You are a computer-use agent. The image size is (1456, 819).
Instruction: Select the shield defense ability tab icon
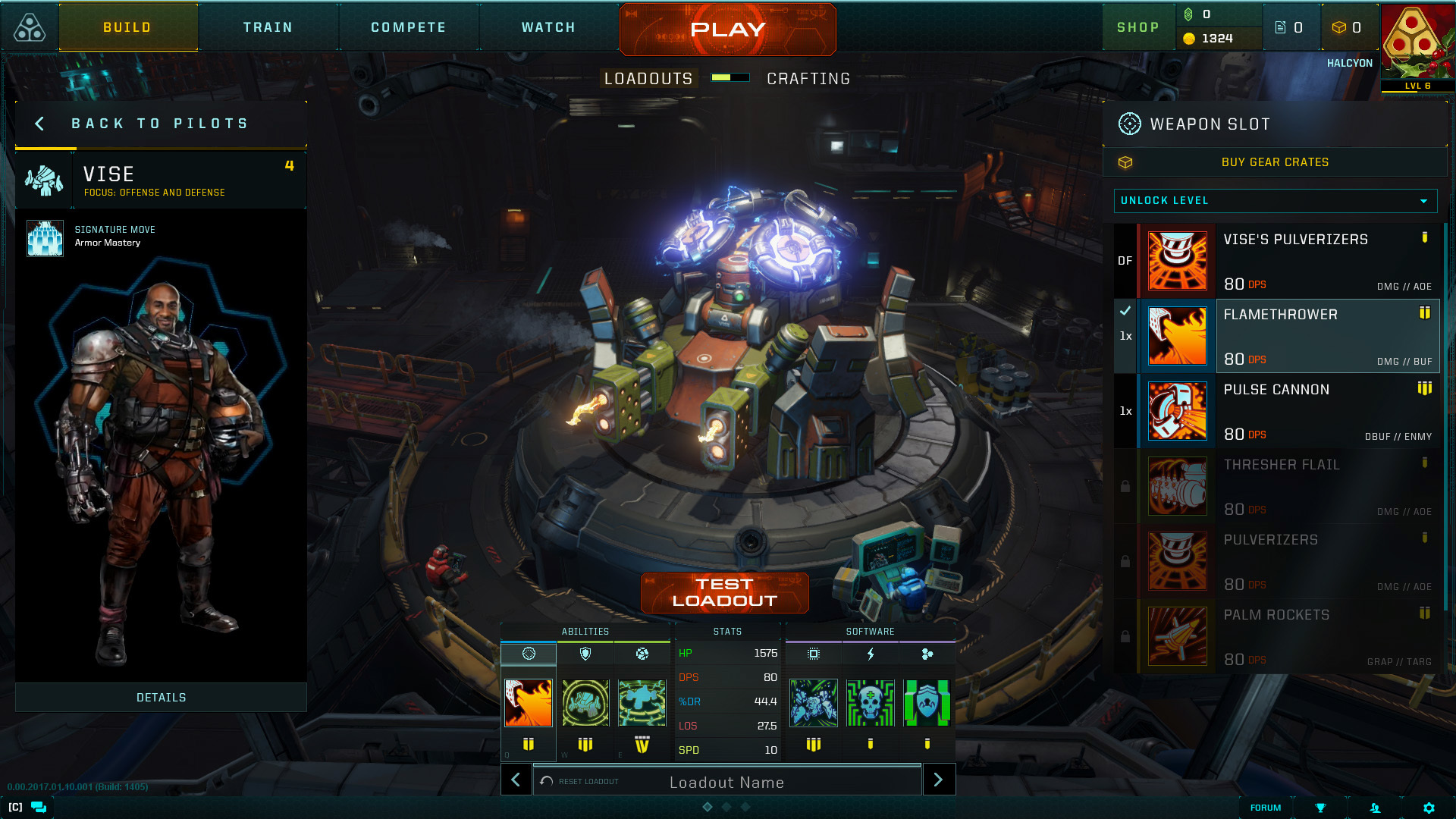[x=585, y=653]
